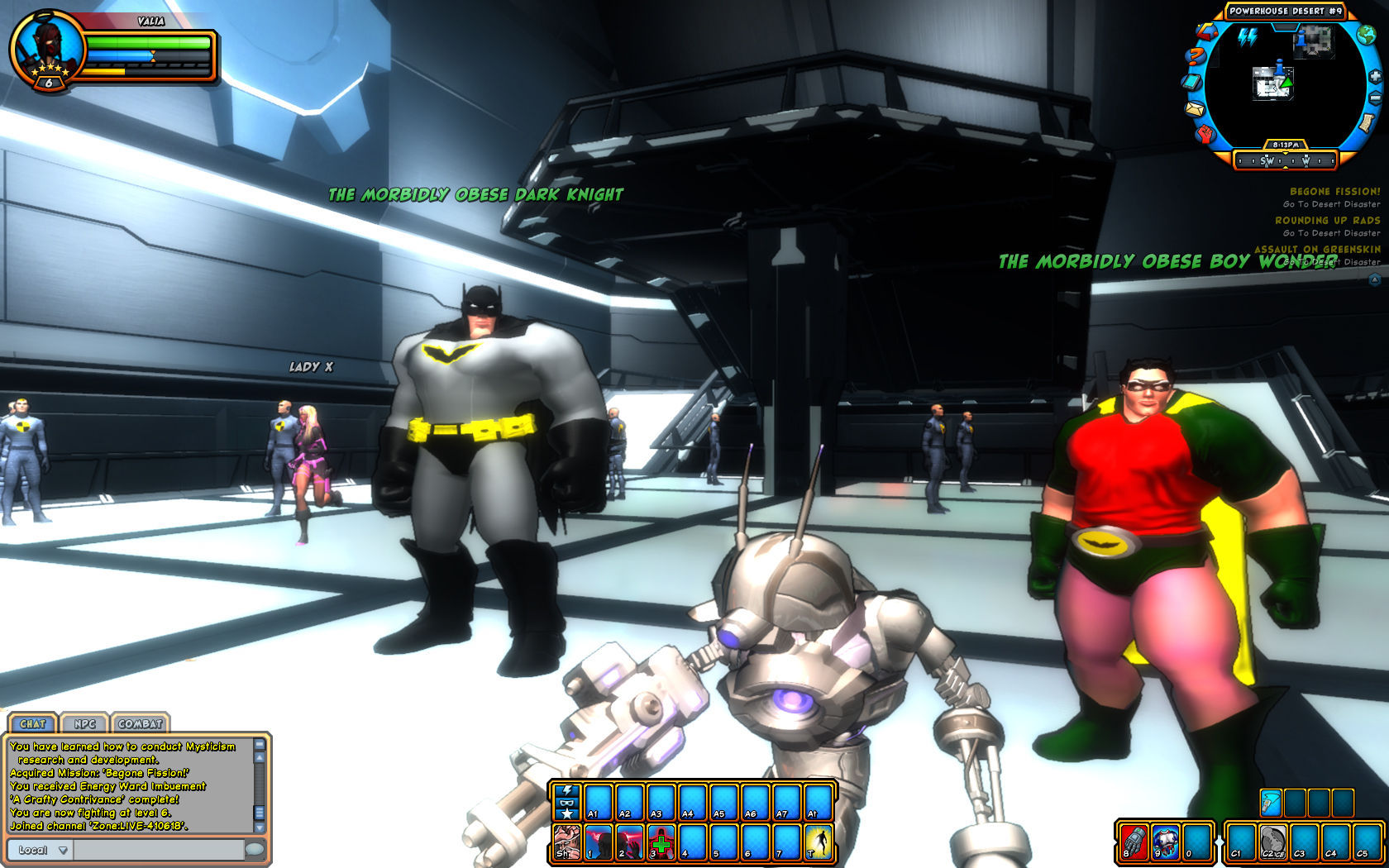This screenshot has height=868, width=1389.
Task: Focus the chat text input field
Action: tap(159, 850)
